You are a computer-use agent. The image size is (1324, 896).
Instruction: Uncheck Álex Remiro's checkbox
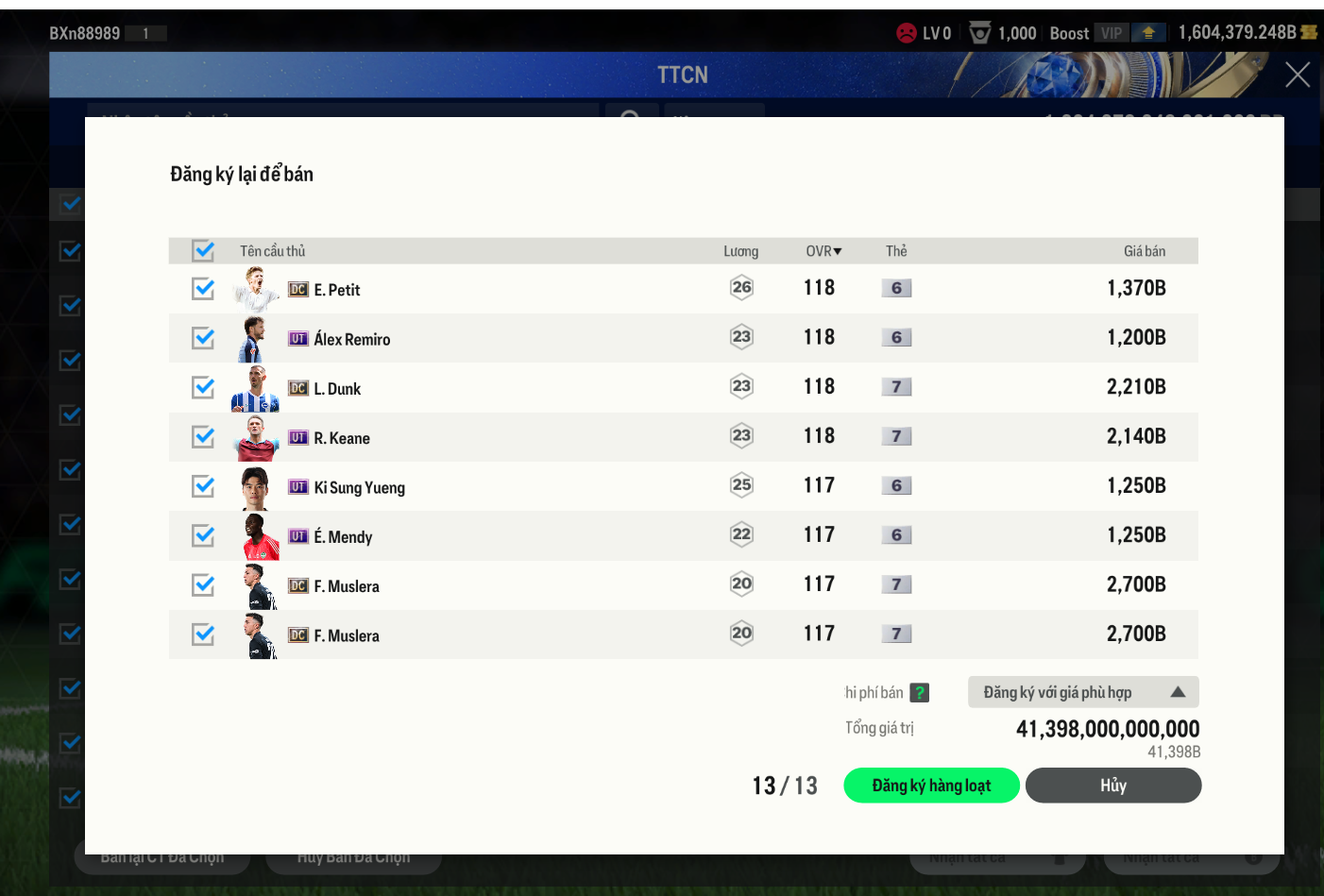(203, 338)
